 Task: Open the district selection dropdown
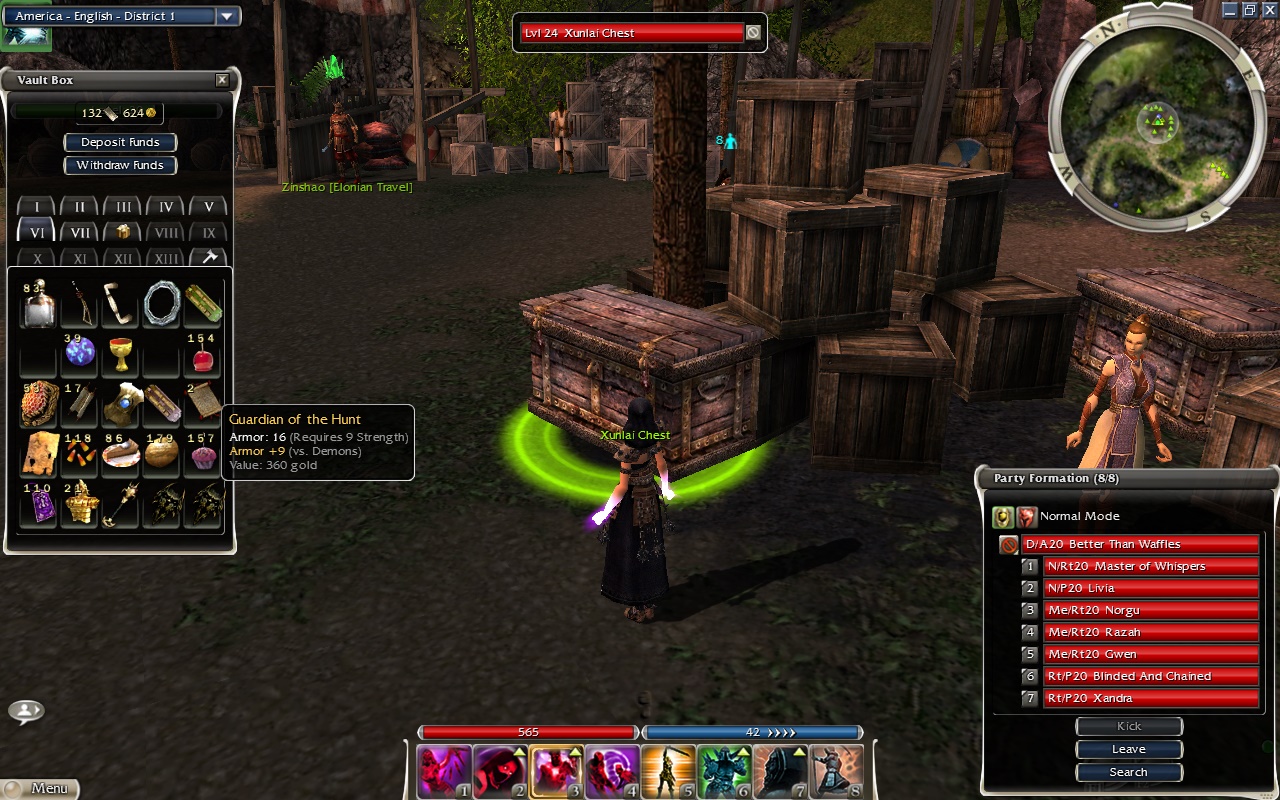(227, 16)
